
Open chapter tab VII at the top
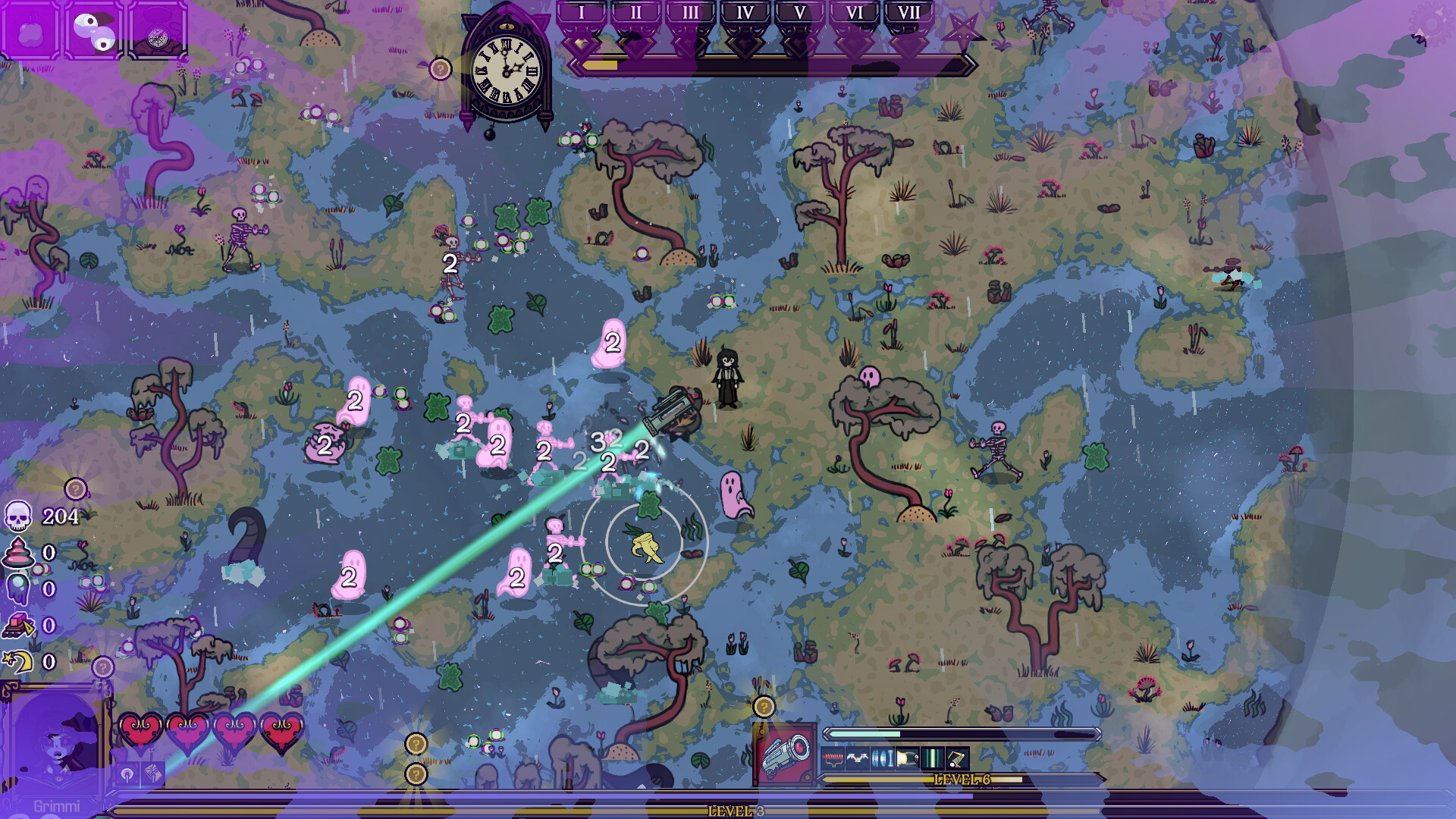pos(909,12)
